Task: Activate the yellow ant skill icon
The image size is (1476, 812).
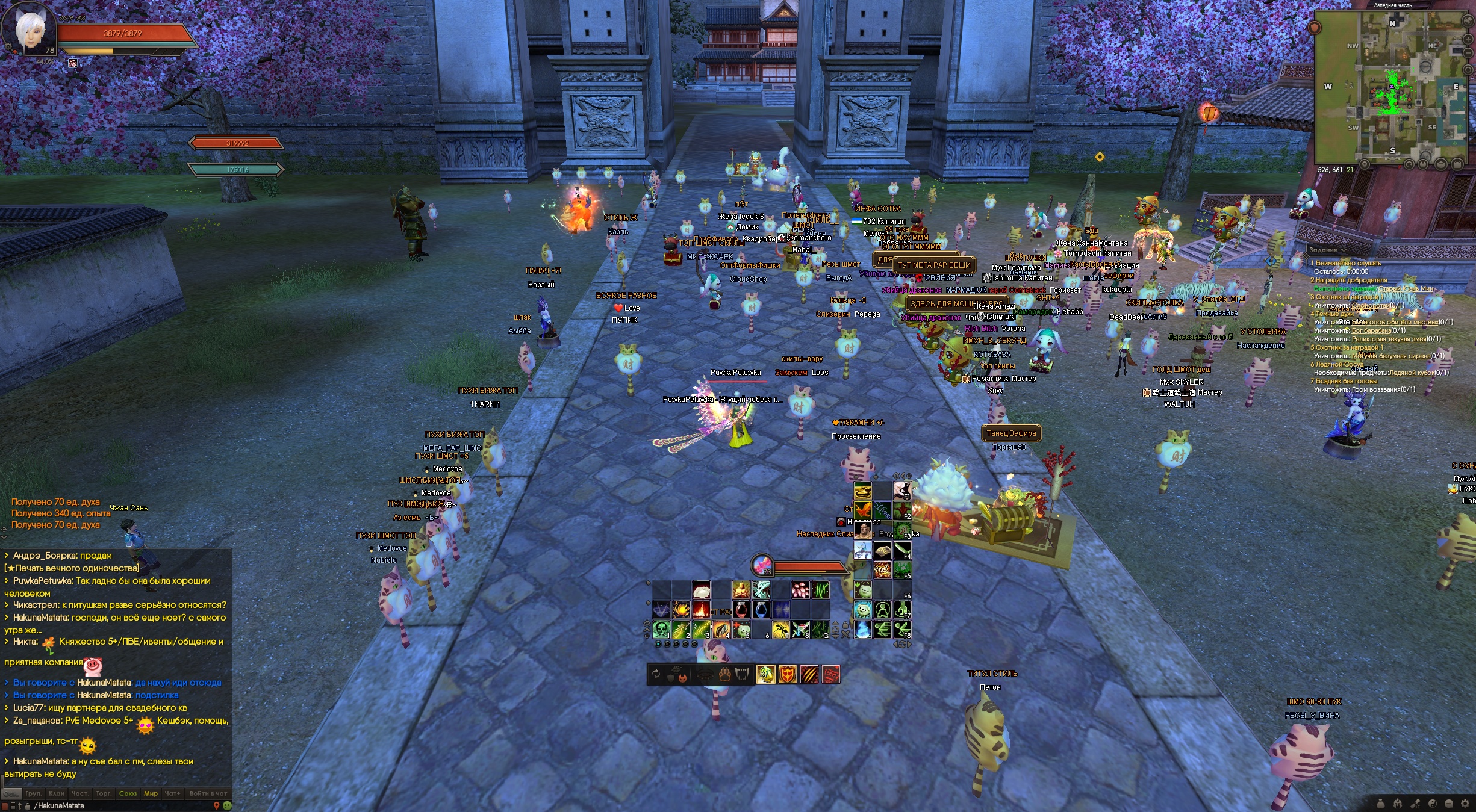Action: 781,630
